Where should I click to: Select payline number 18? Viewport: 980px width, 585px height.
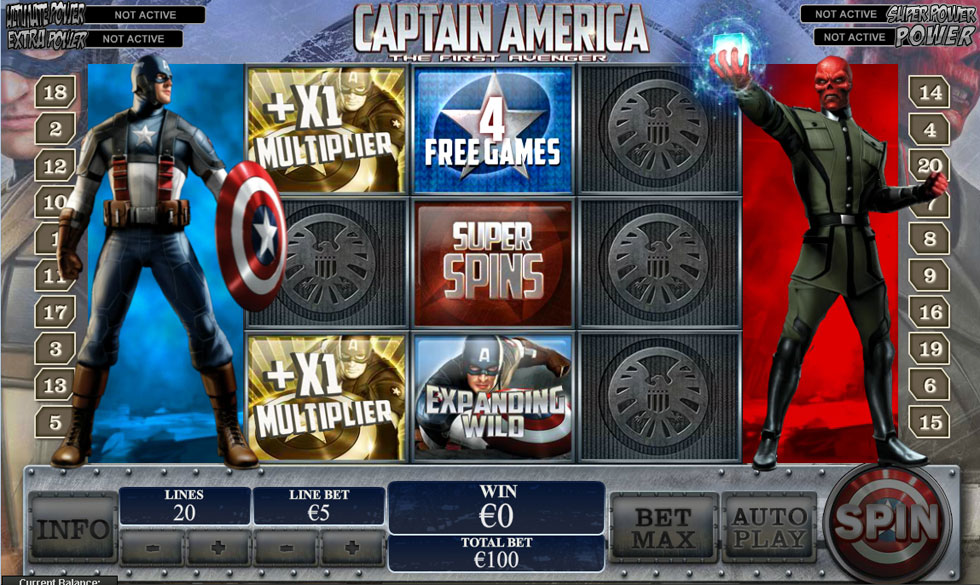click(56, 93)
